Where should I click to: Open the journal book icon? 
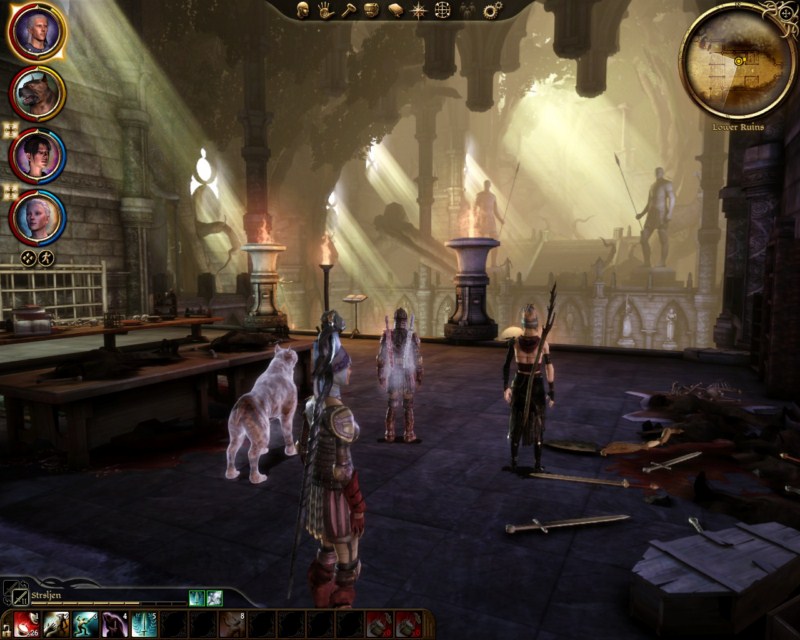tap(395, 10)
